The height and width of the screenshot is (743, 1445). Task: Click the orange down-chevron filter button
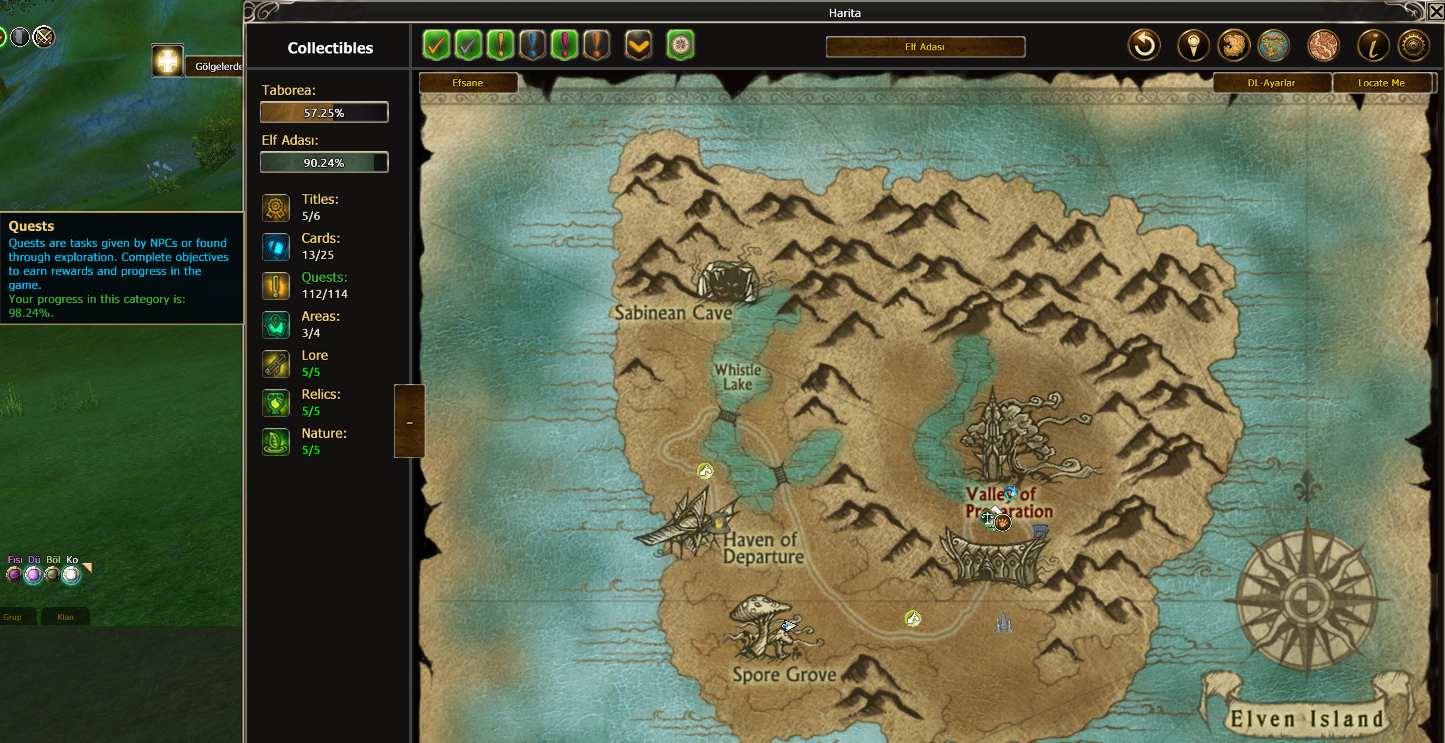coord(639,45)
